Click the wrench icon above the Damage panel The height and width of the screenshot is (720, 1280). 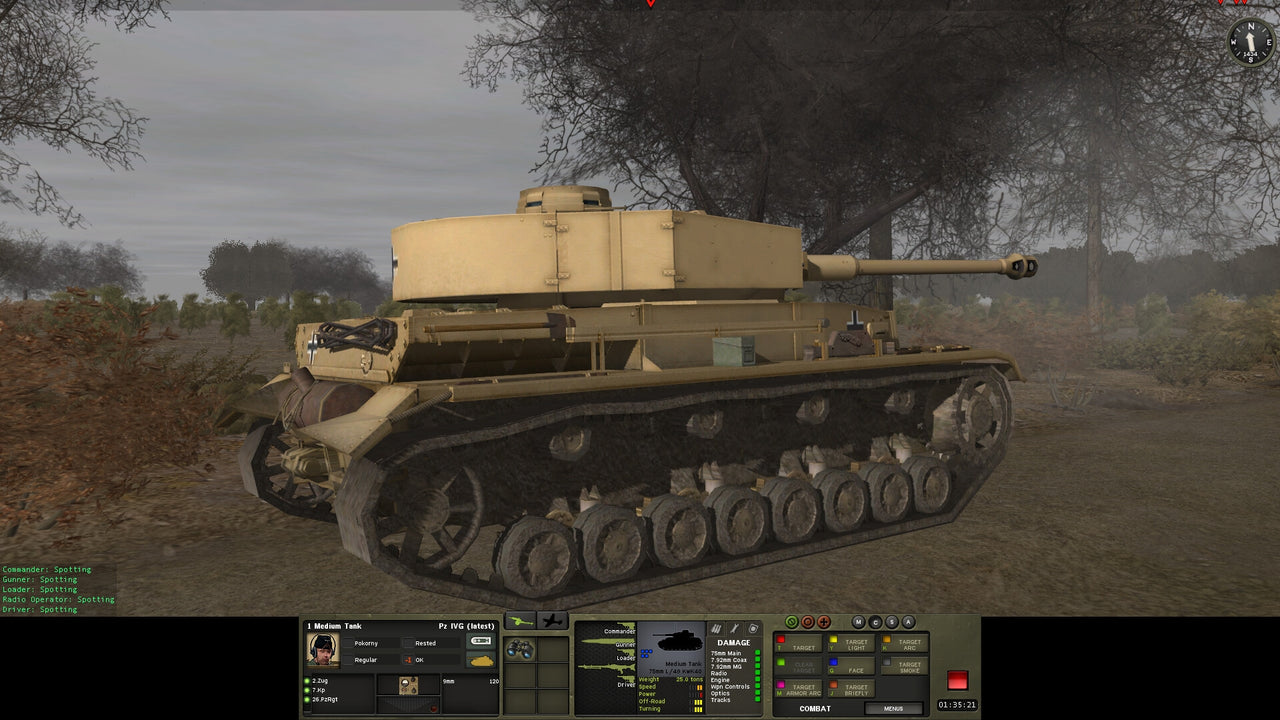[x=734, y=628]
